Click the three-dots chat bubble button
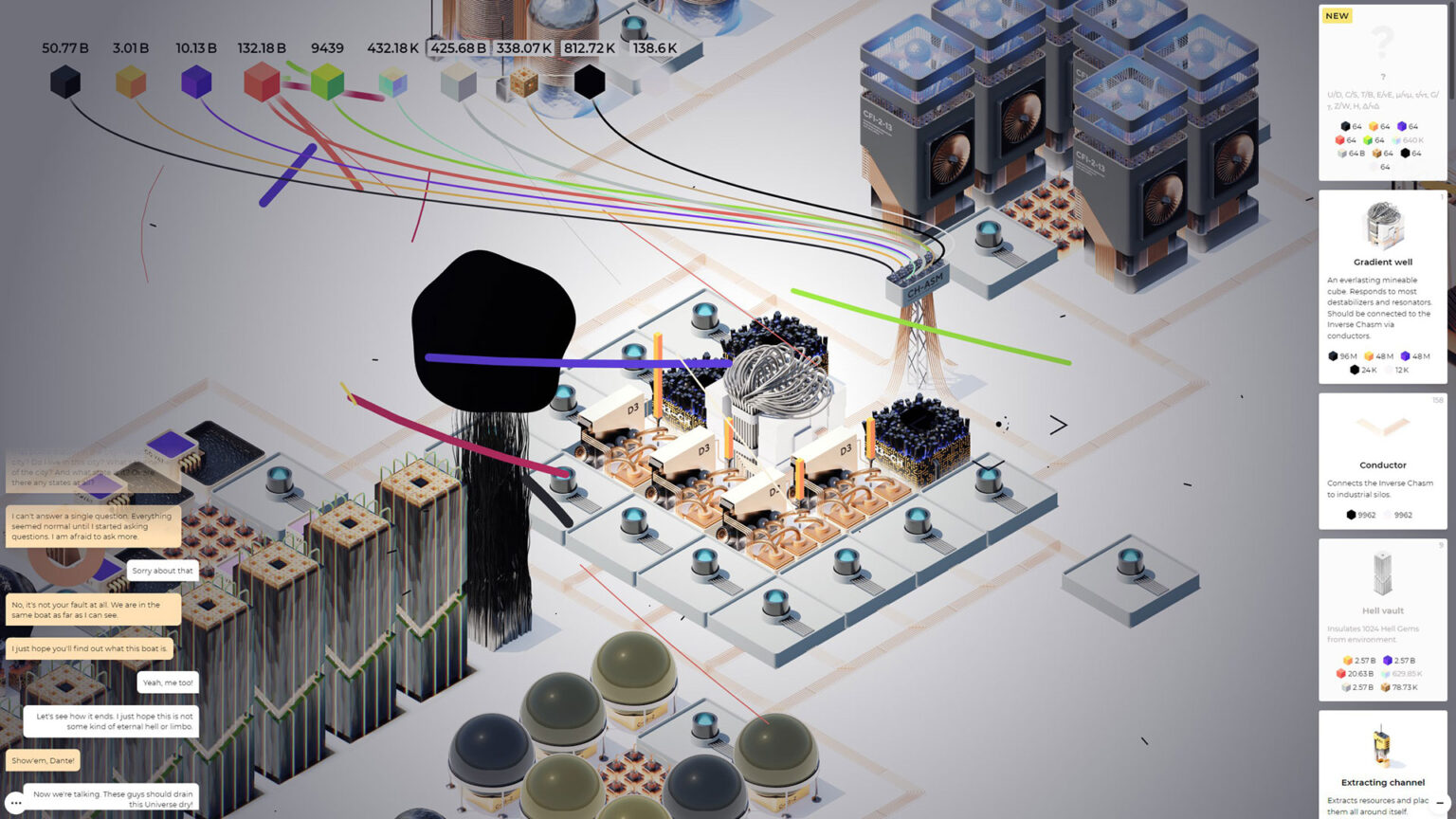Image resolution: width=1456 pixels, height=819 pixels. 16,803
